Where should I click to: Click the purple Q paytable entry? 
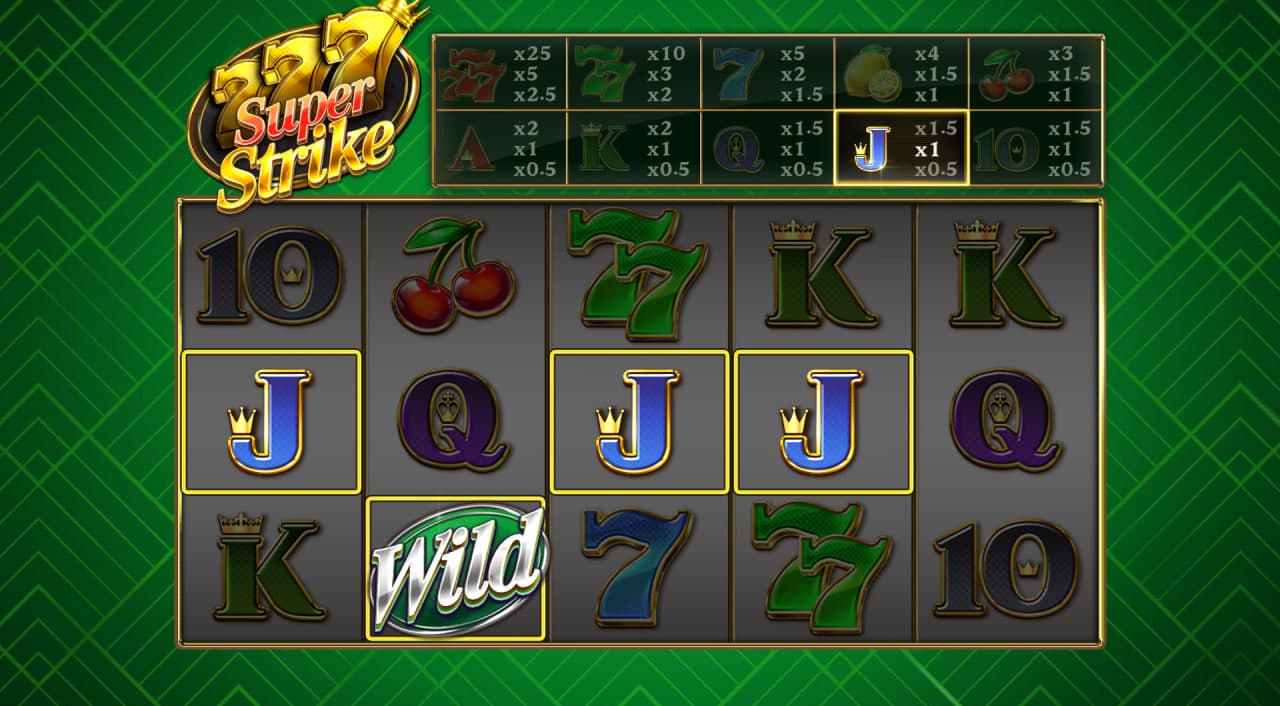[x=767, y=149]
